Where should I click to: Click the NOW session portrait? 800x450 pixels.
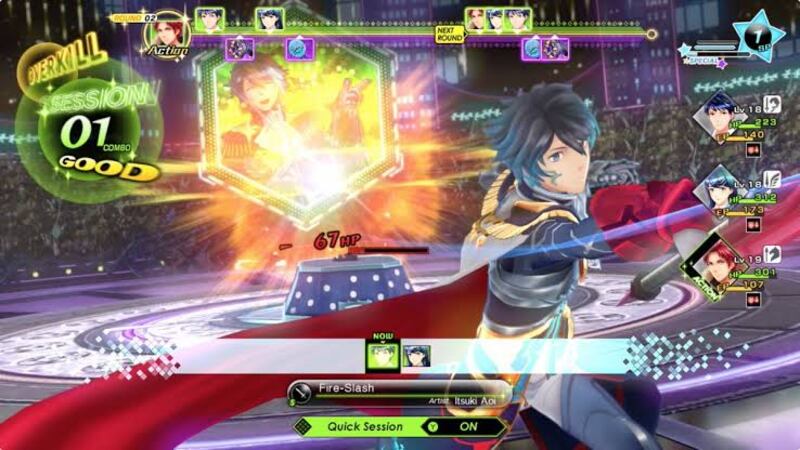(383, 353)
